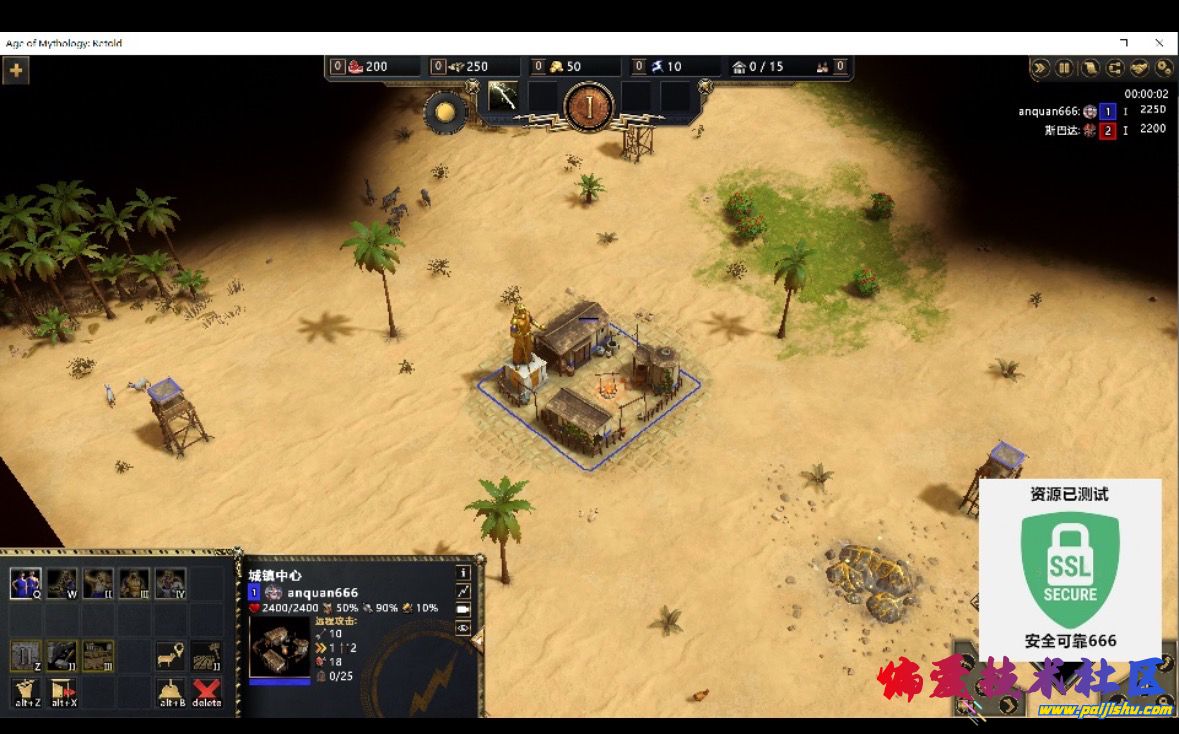Select the goat rally point command
The image size is (1179, 734).
(x=171, y=656)
